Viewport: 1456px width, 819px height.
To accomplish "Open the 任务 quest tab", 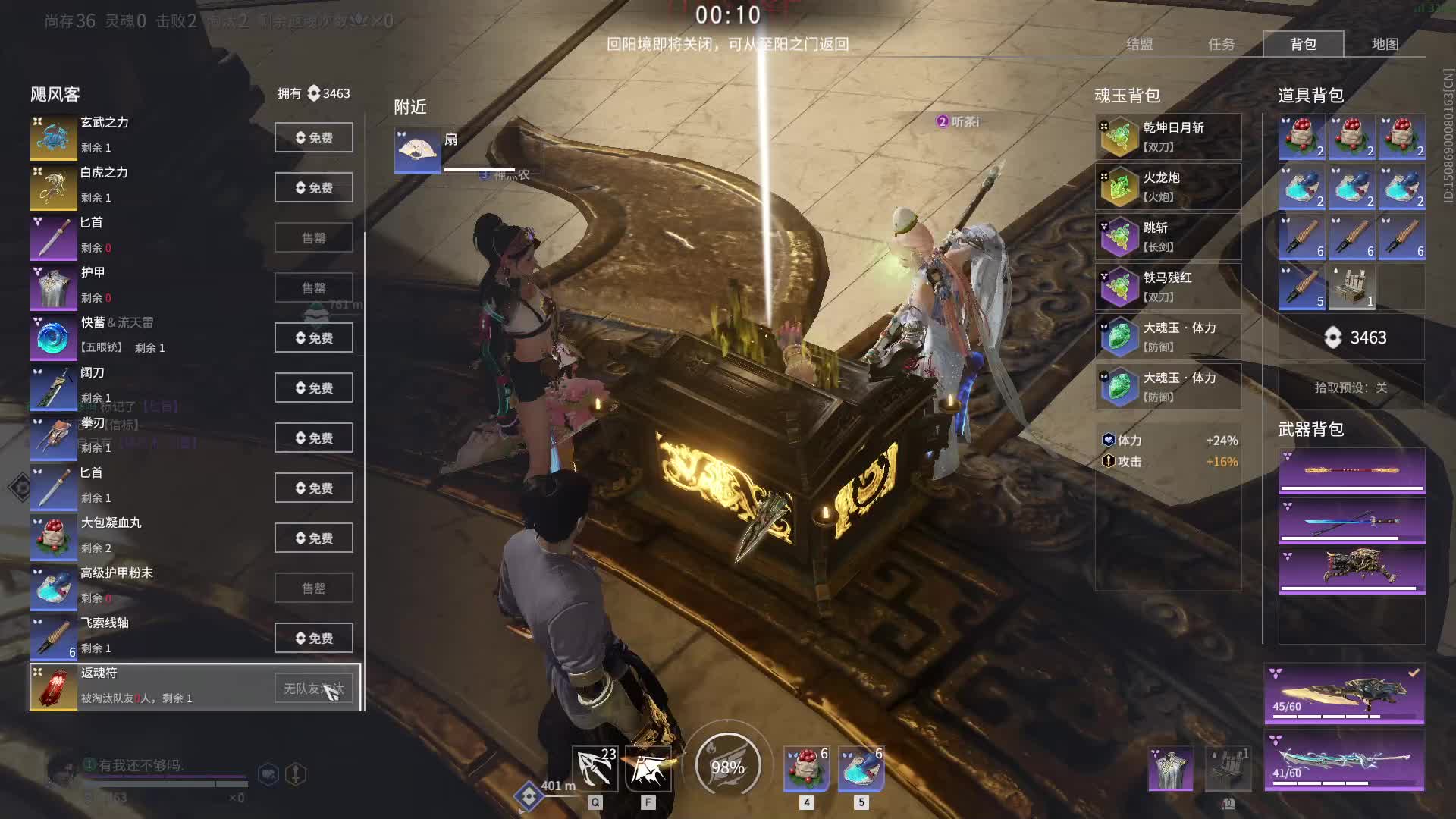I will point(1221,44).
